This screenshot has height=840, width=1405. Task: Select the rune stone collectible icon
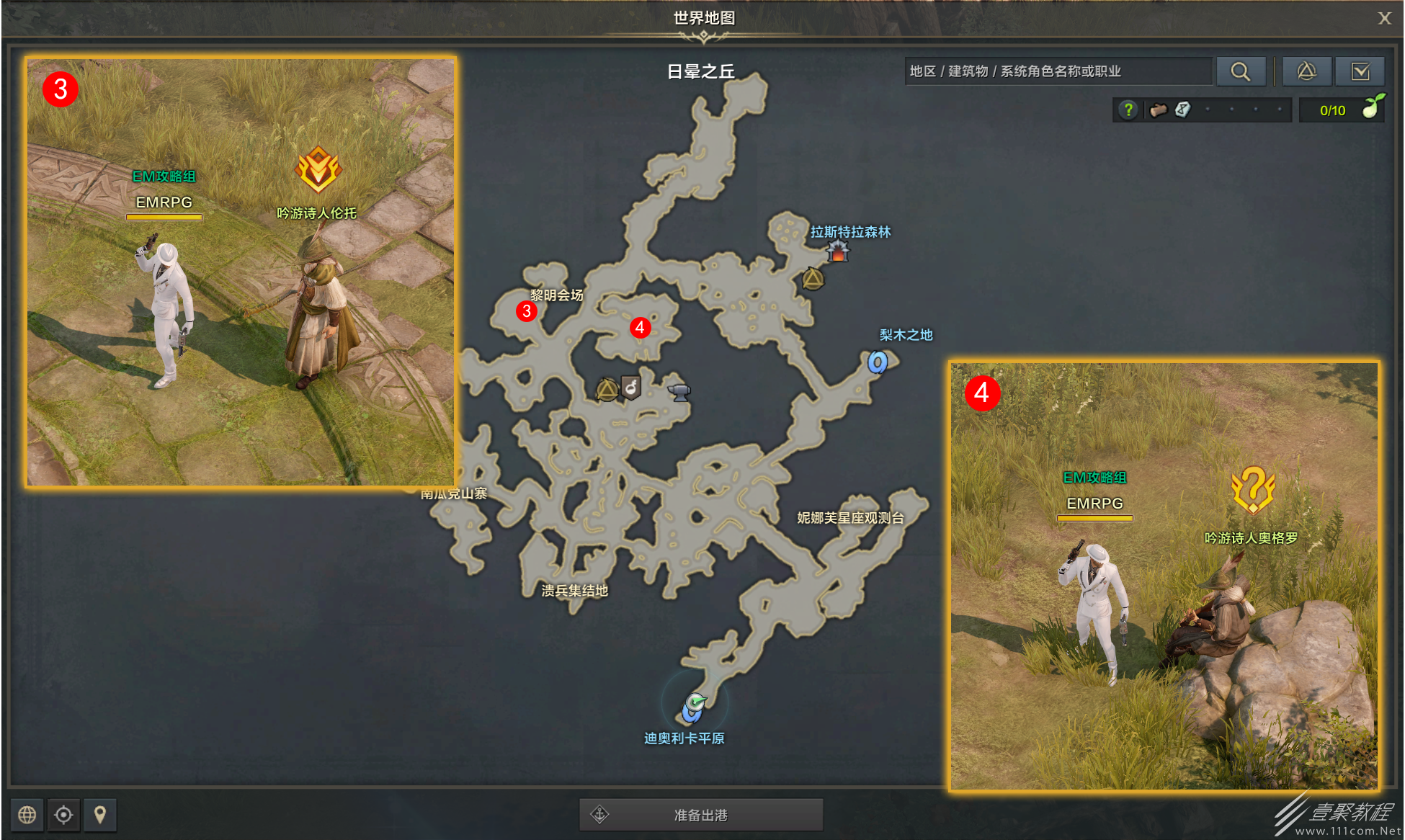pos(1182,110)
